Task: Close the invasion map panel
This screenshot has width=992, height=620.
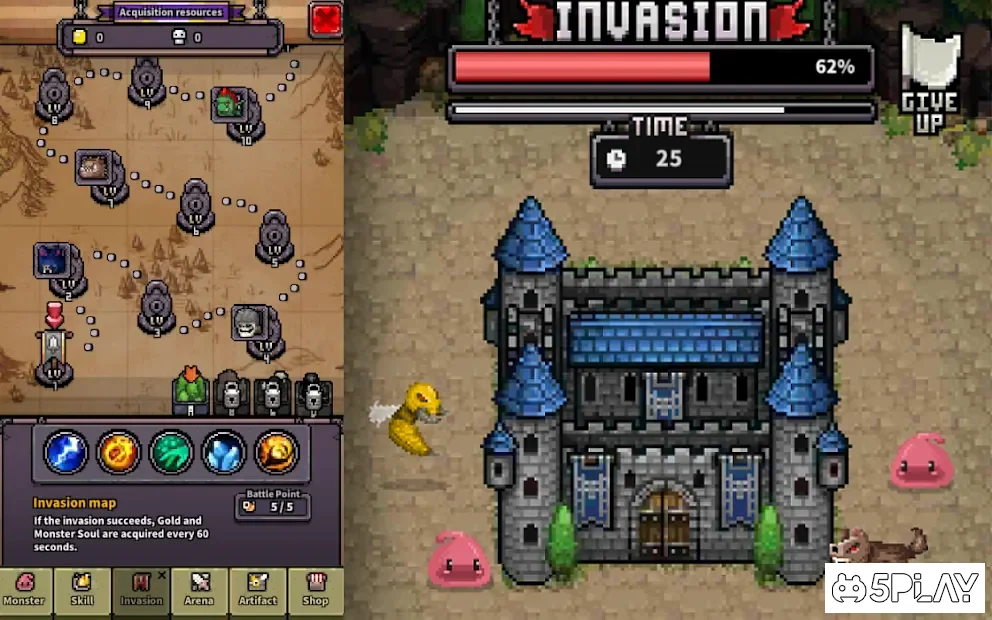Action: 325,19
